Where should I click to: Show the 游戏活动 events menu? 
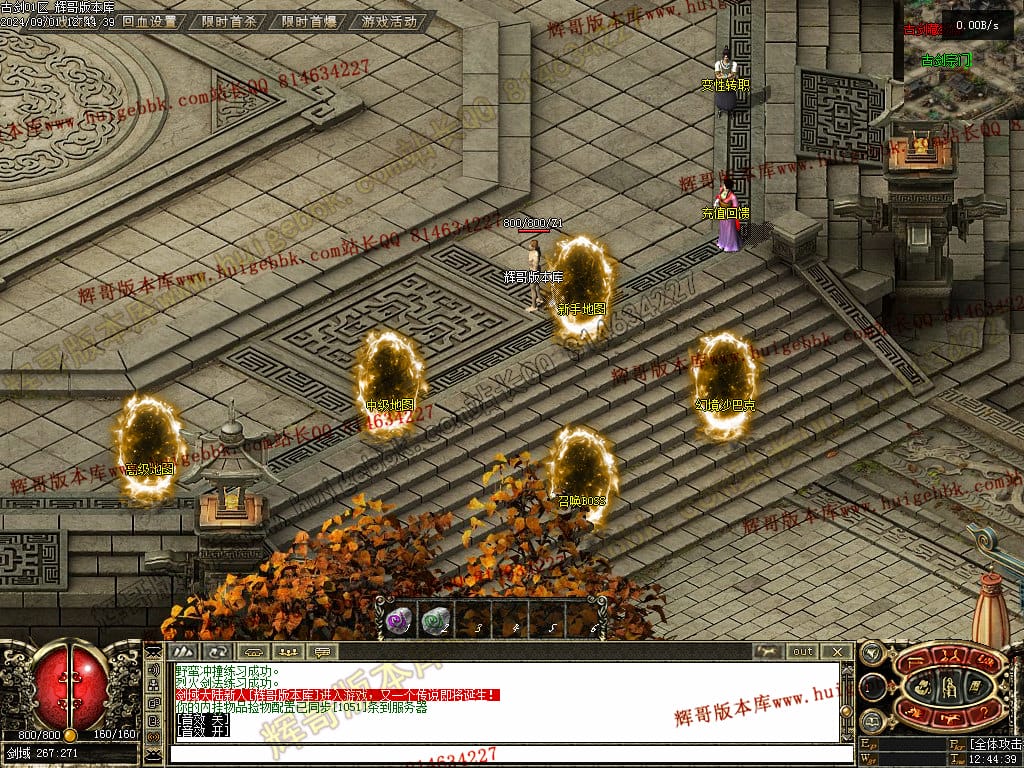(390, 21)
